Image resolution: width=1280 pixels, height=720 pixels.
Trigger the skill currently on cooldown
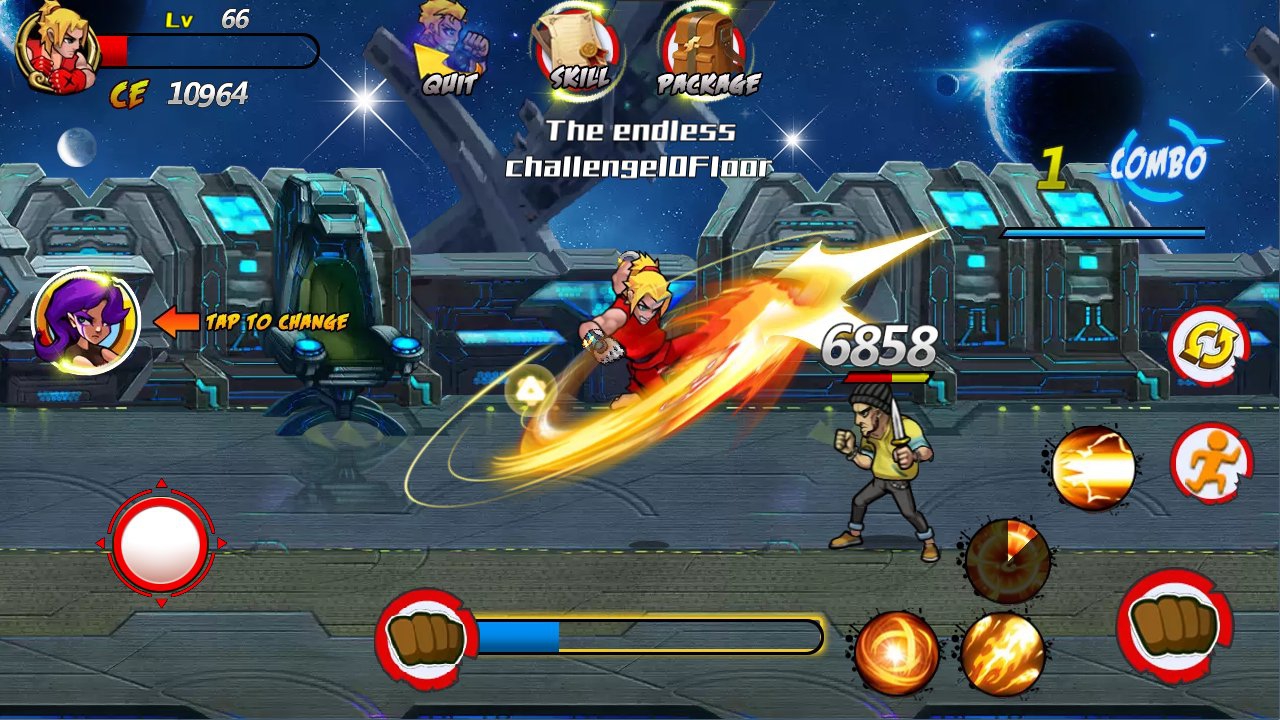coord(1007,559)
